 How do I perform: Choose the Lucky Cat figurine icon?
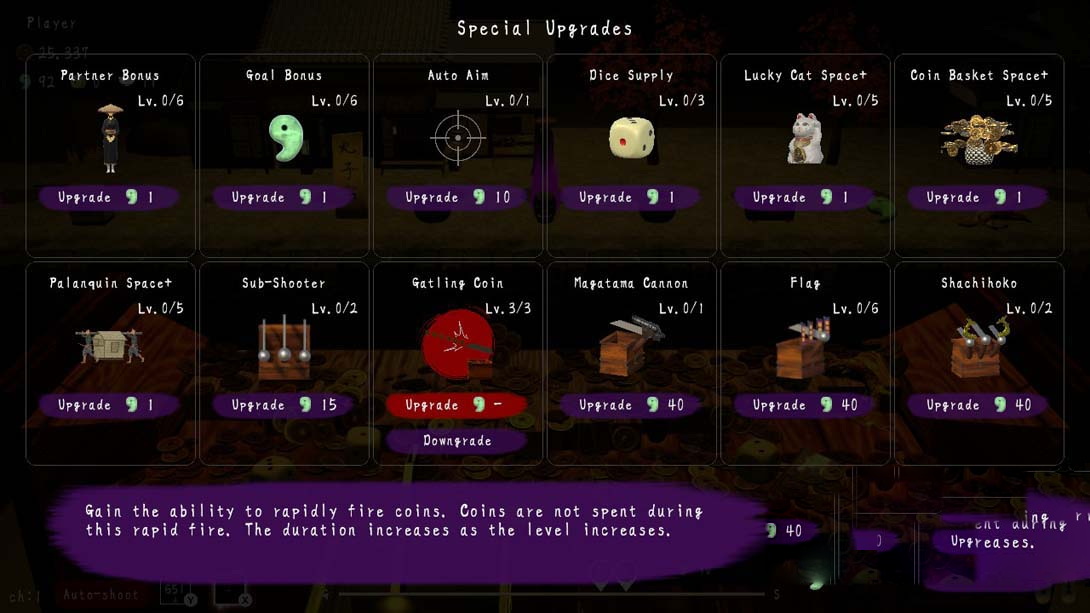(805, 138)
